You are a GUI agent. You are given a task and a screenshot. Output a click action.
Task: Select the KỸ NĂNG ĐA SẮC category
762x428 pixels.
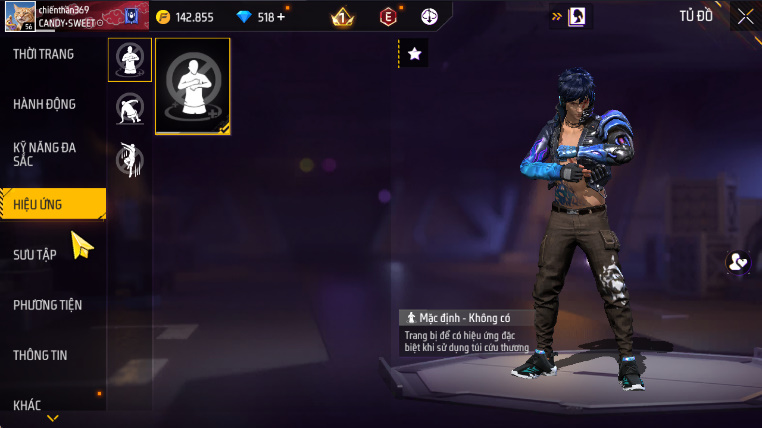(45, 154)
